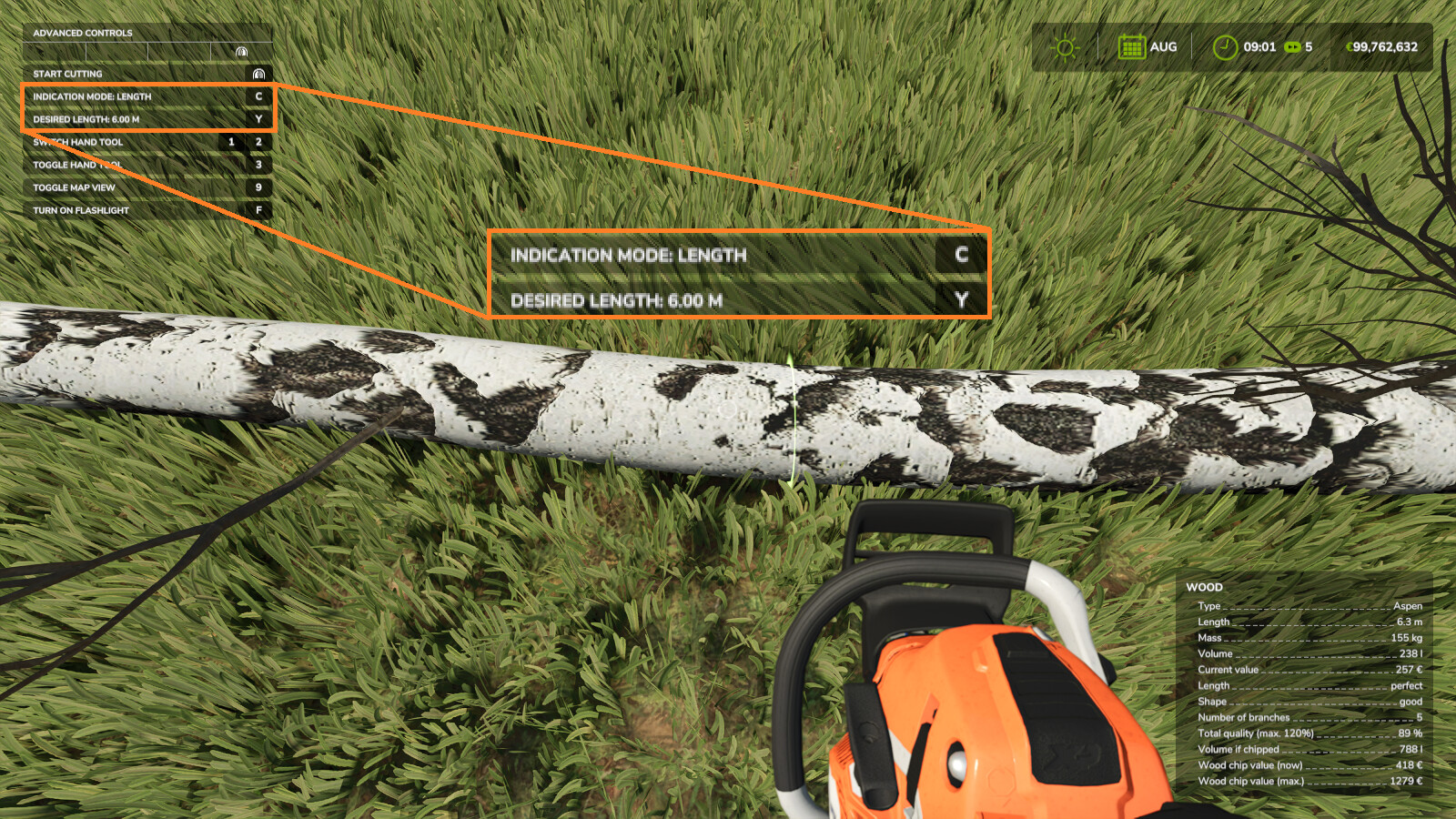Click the green fast-forward speed icon
1456x819 pixels.
point(1293,47)
